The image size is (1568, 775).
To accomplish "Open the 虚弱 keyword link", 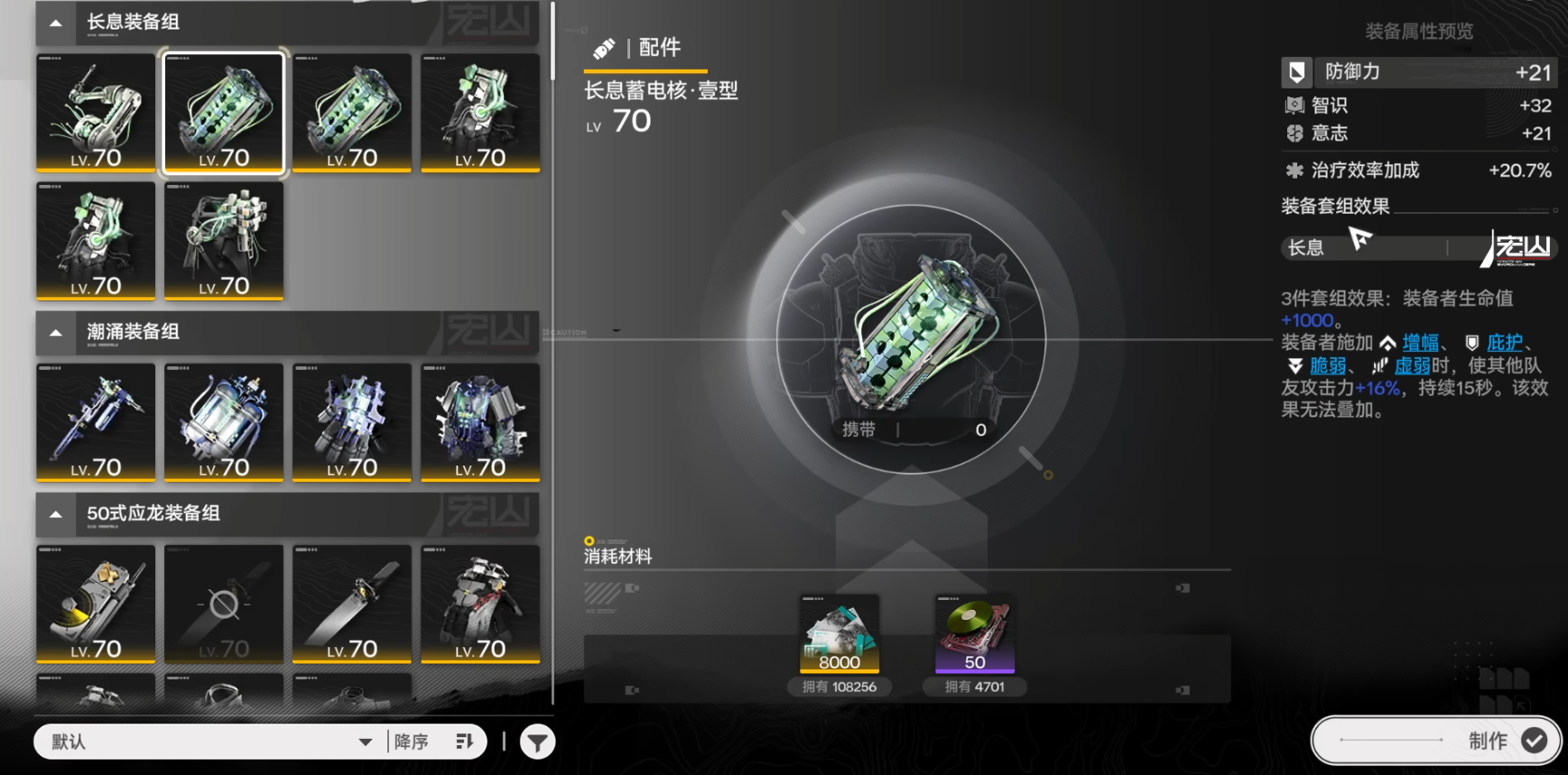I will click(1412, 365).
